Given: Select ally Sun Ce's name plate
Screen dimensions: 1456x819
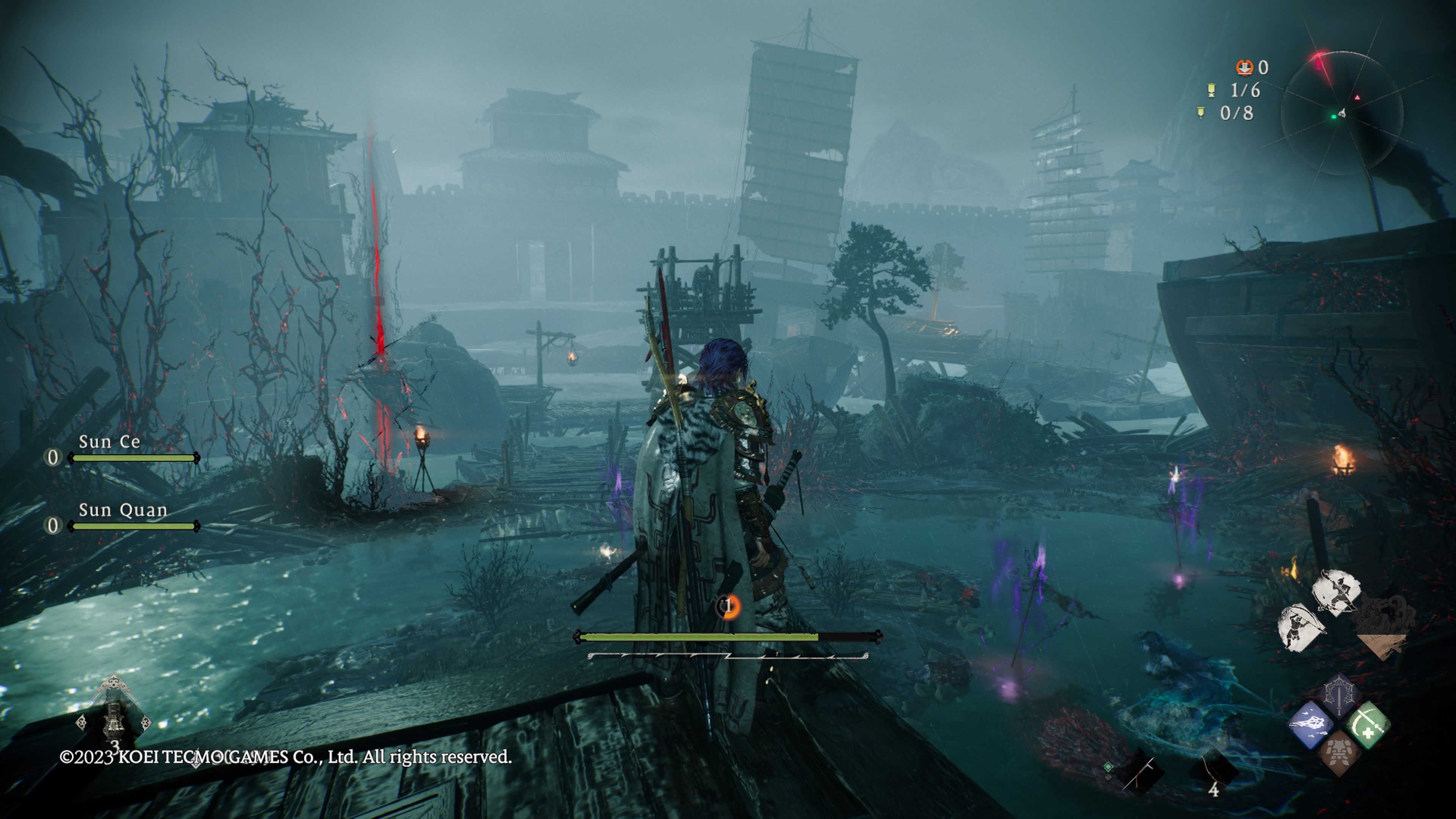Looking at the screenshot, I should [x=109, y=442].
